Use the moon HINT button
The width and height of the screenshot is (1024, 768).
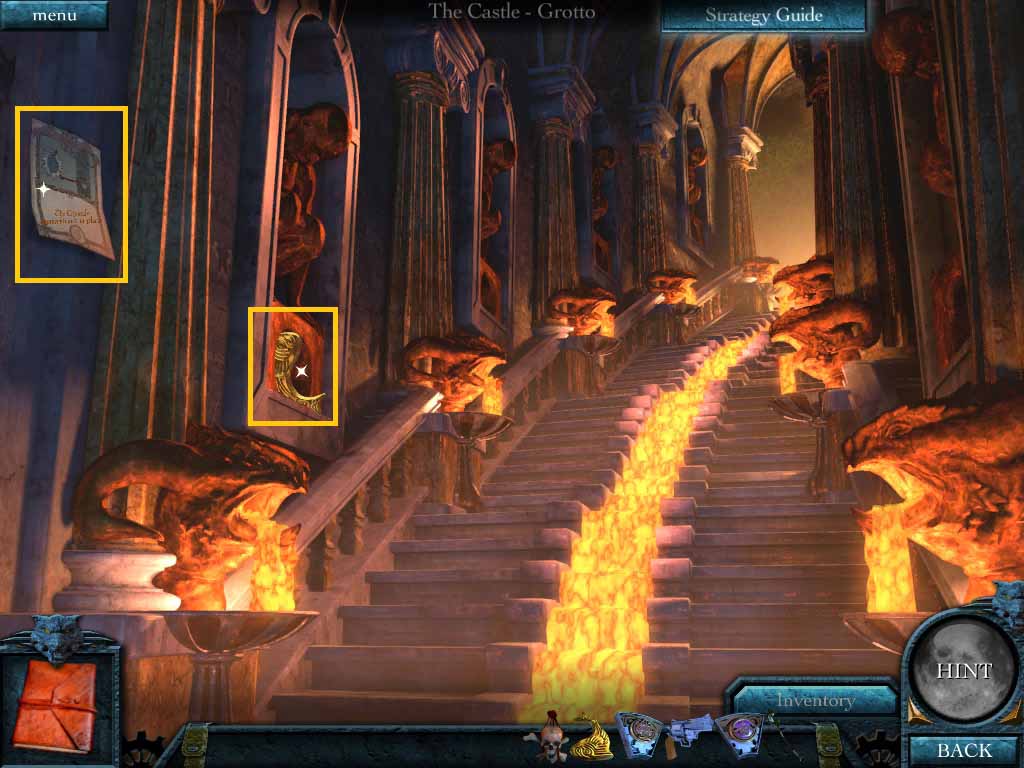964,671
